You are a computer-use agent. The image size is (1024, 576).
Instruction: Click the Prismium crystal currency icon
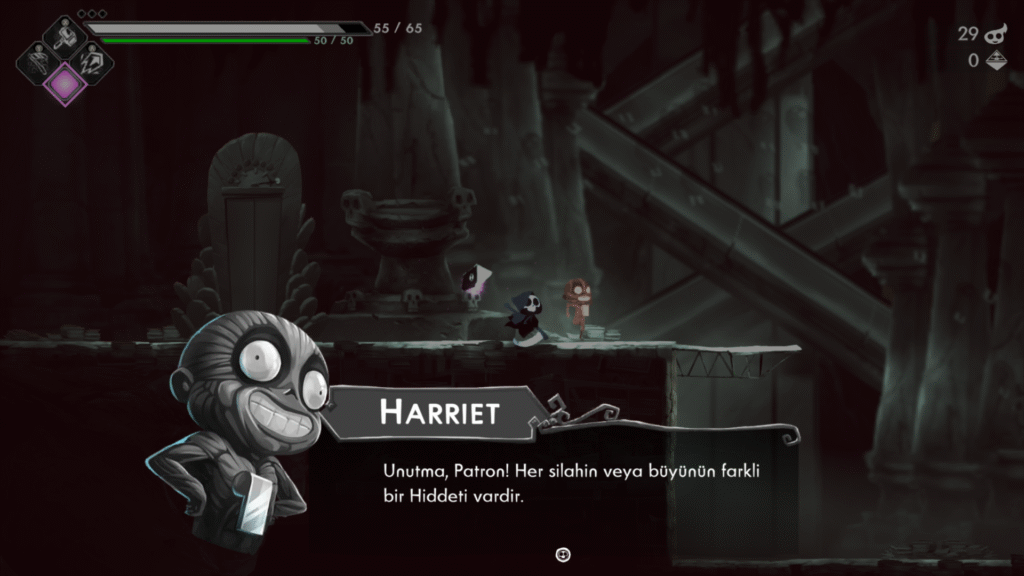(996, 61)
